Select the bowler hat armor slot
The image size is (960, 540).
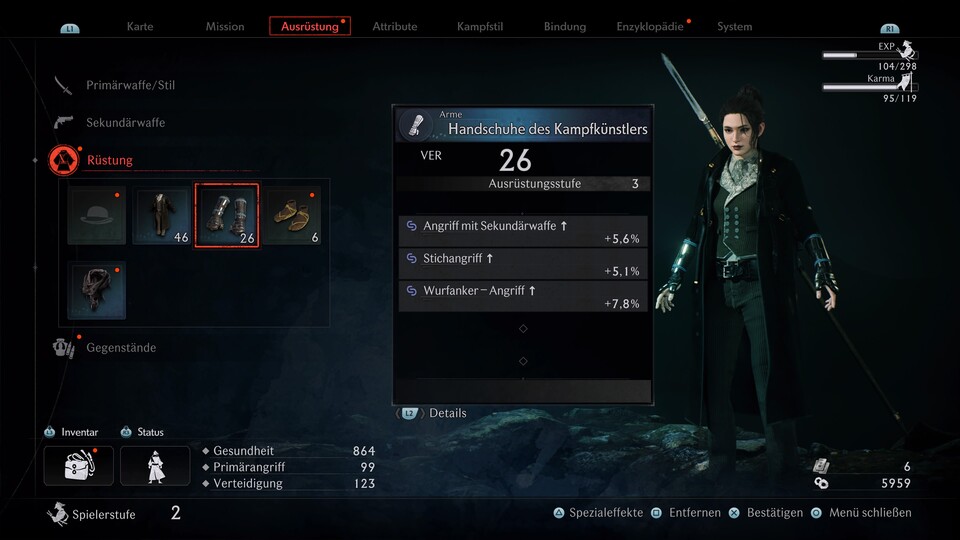click(96, 216)
